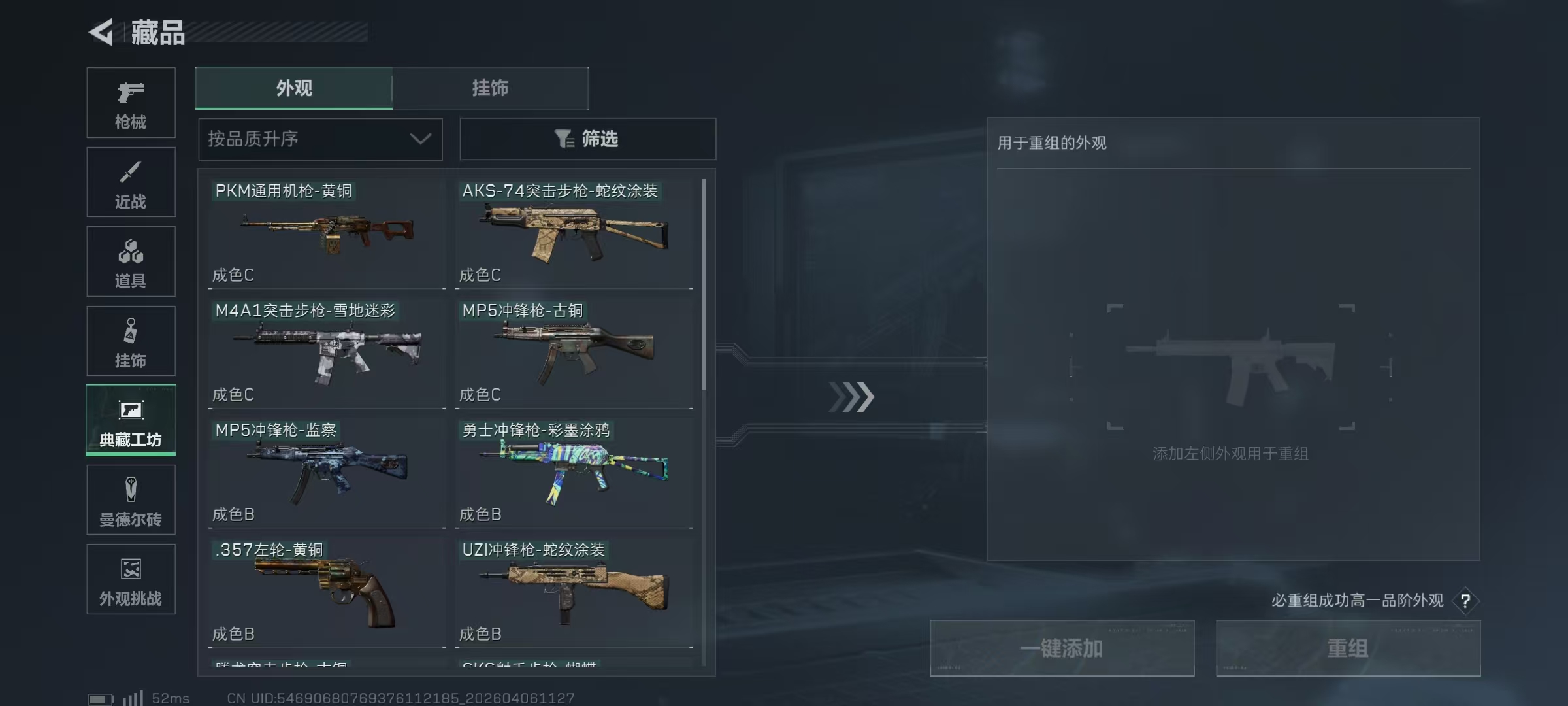Open the 挂饰 charms category icon

coord(131,340)
